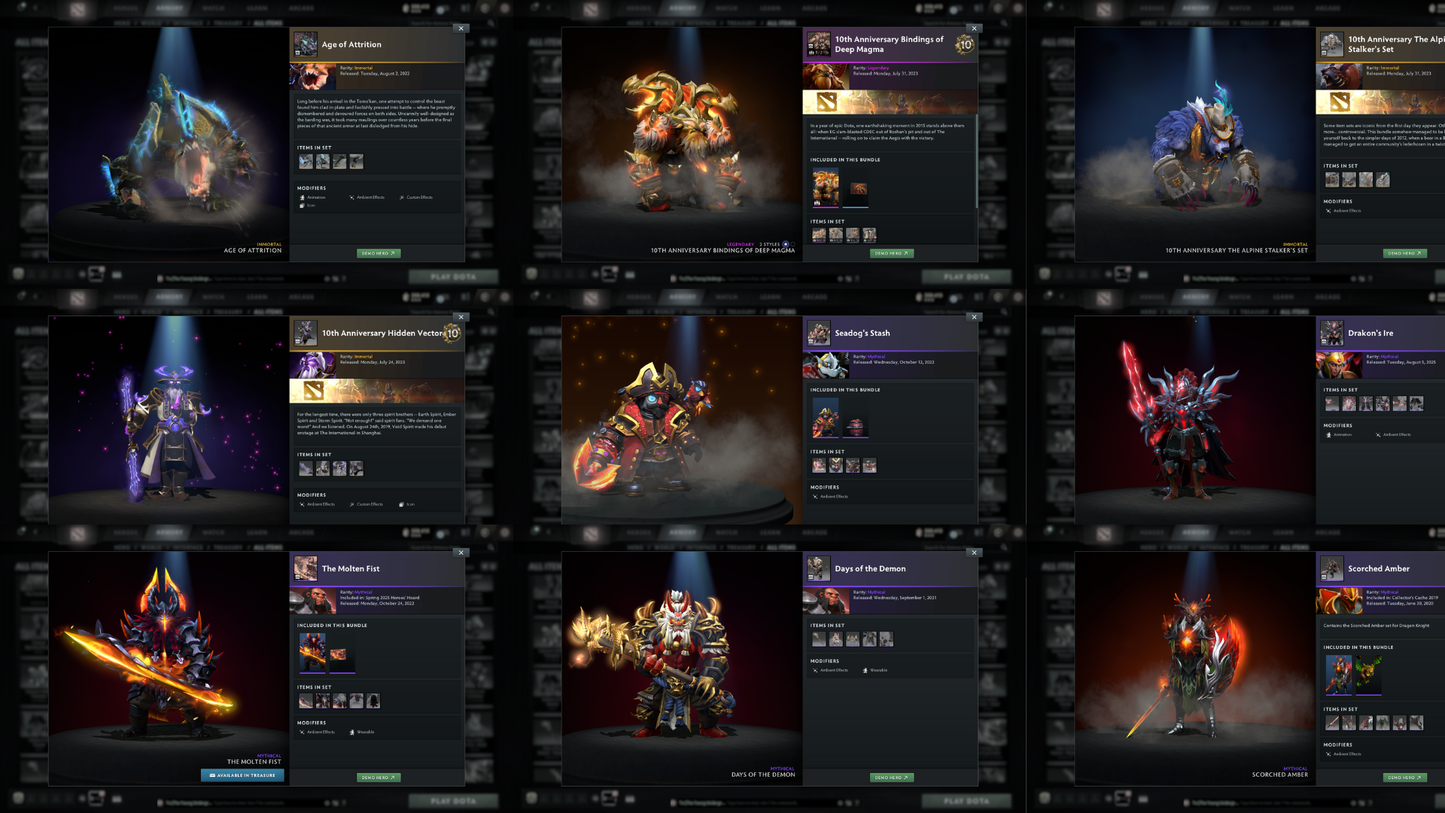Click the second item icon in Deep Magma's set

836,234
